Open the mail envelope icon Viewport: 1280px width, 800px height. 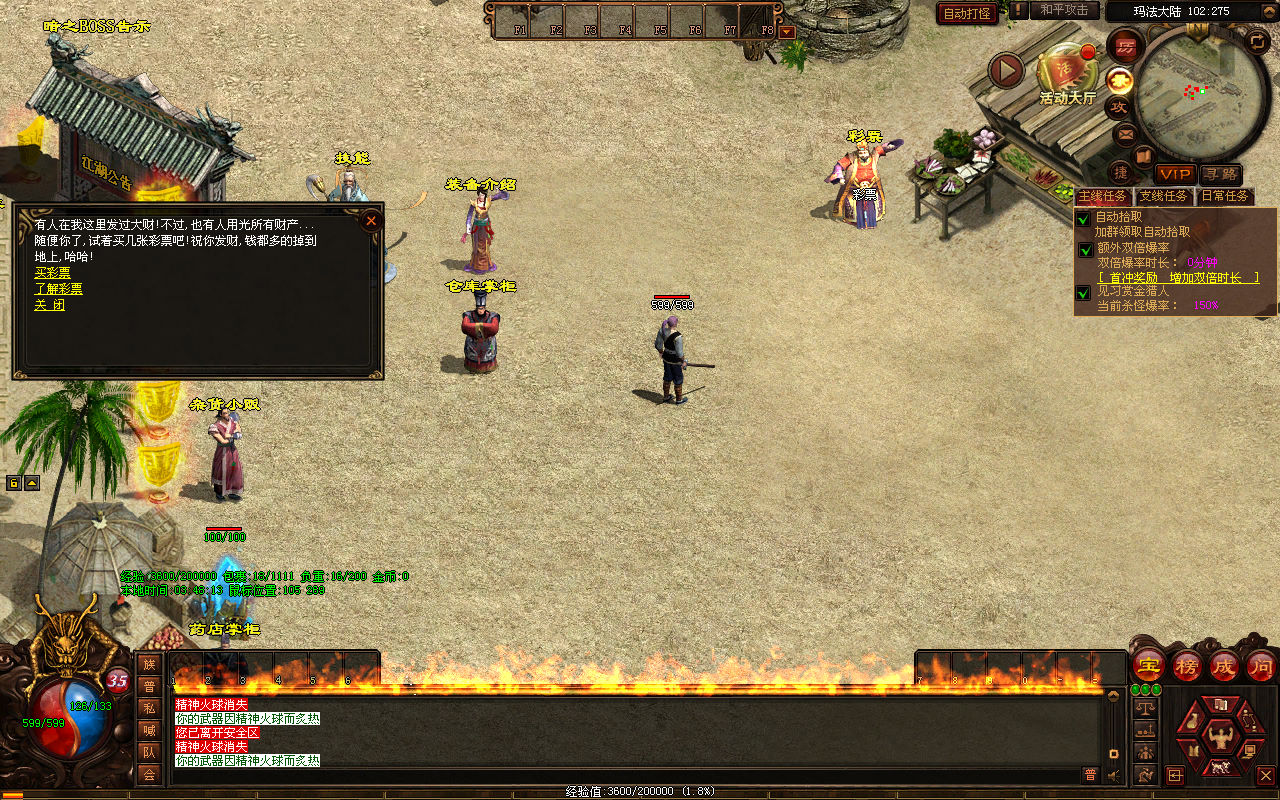[x=1125, y=133]
